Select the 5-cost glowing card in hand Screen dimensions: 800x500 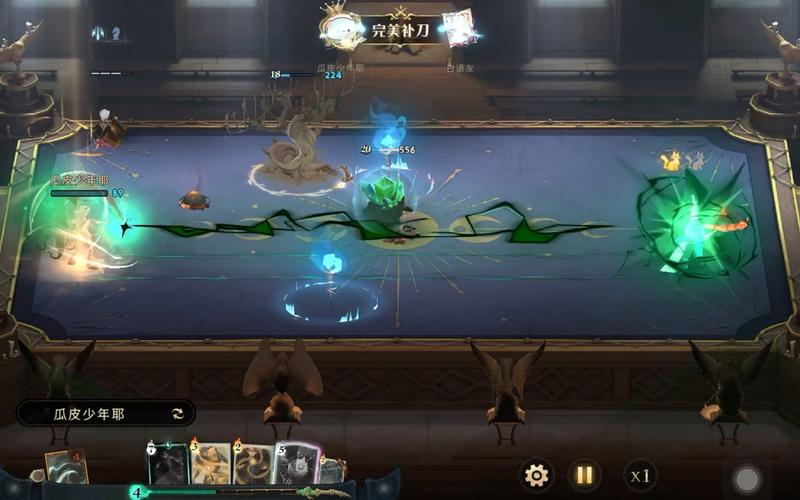click(x=297, y=465)
